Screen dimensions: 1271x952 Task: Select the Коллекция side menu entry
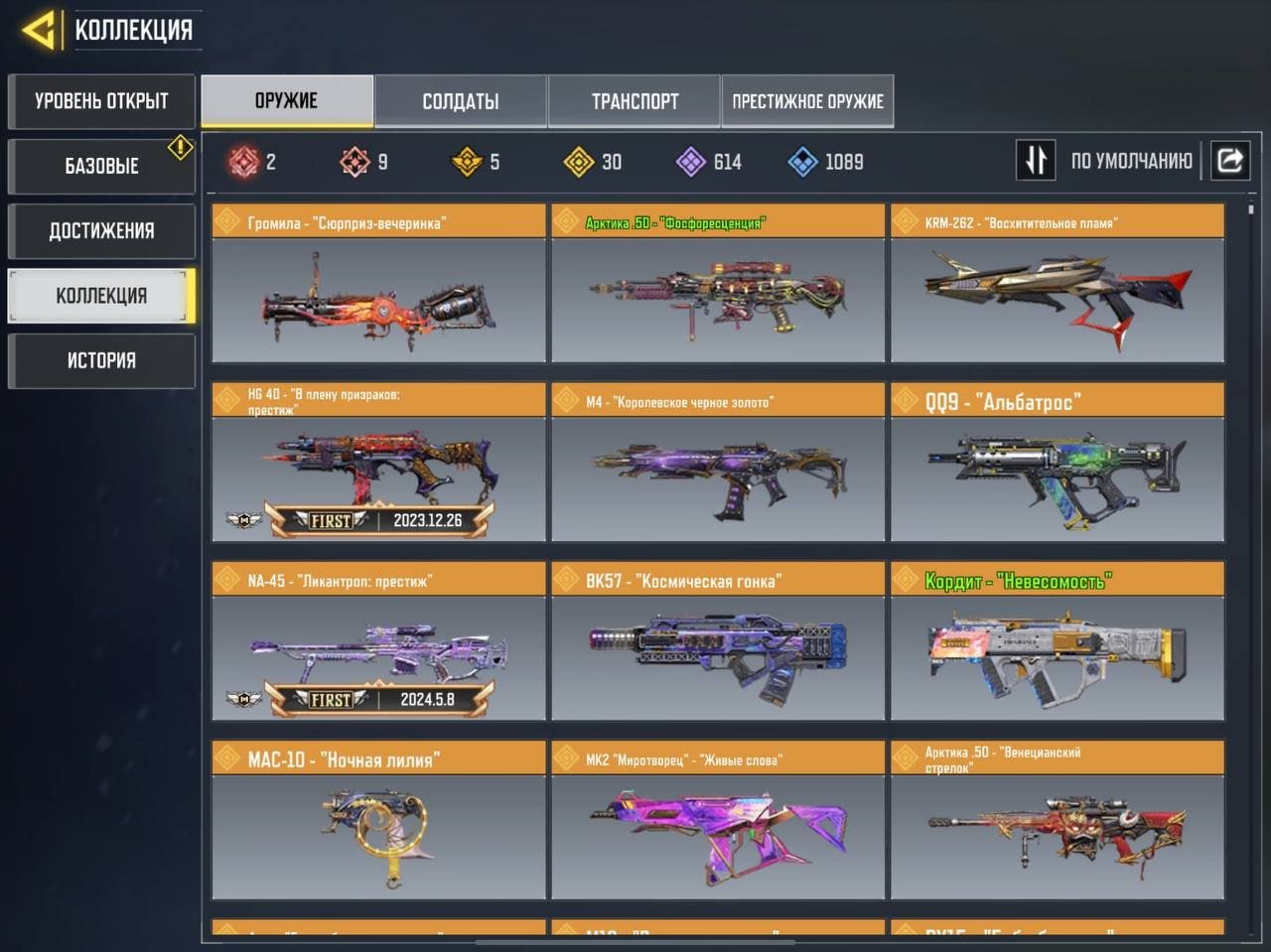(x=101, y=296)
